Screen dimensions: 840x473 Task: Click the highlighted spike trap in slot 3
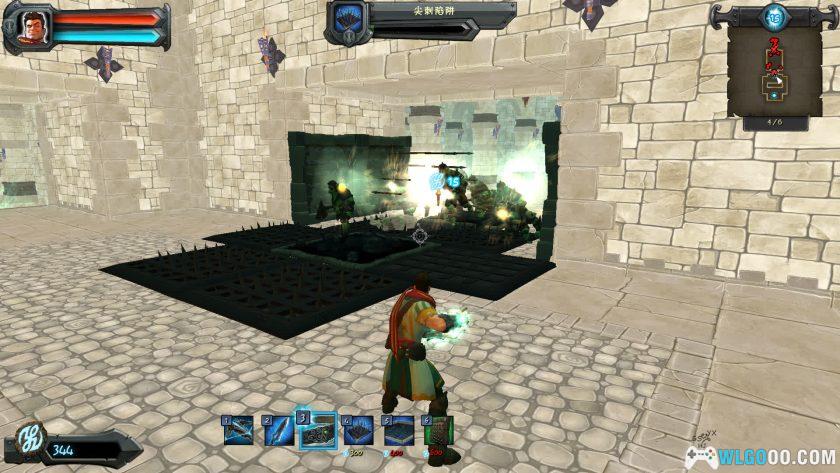[318, 430]
